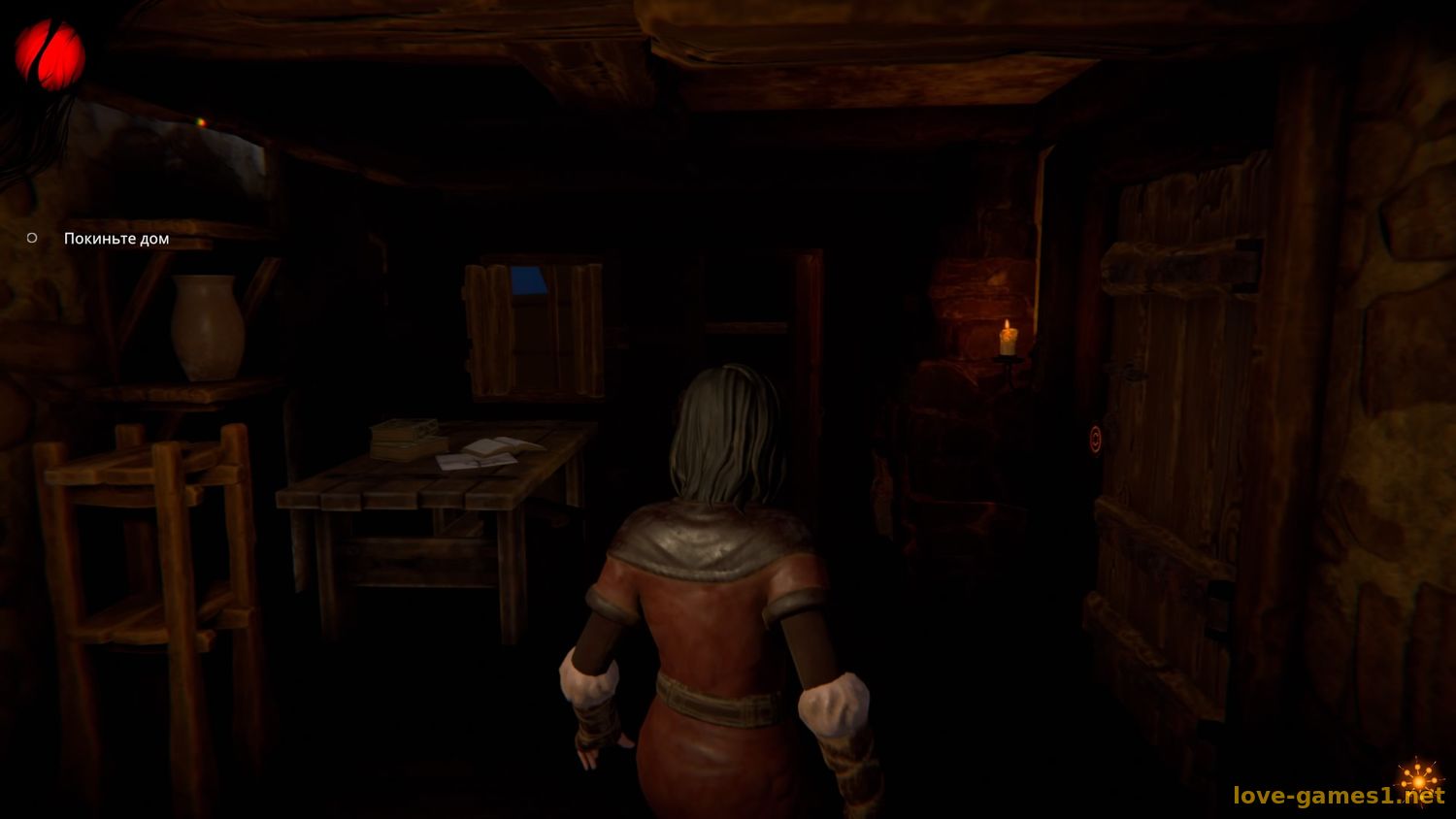Click the red interaction marker on the door
The image size is (1456, 819).
click(x=1096, y=440)
